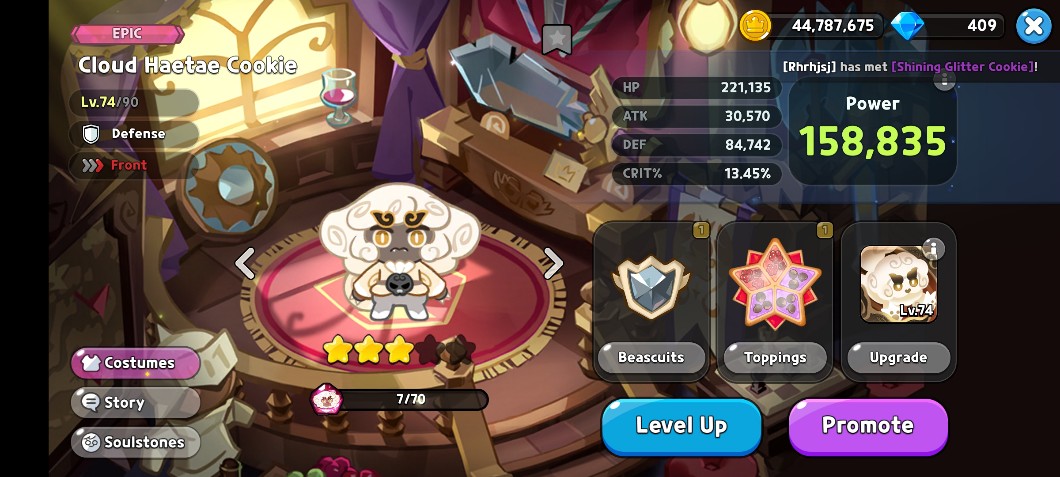Read the cookie's Story
Screen dimensions: 1060x477
(136, 402)
